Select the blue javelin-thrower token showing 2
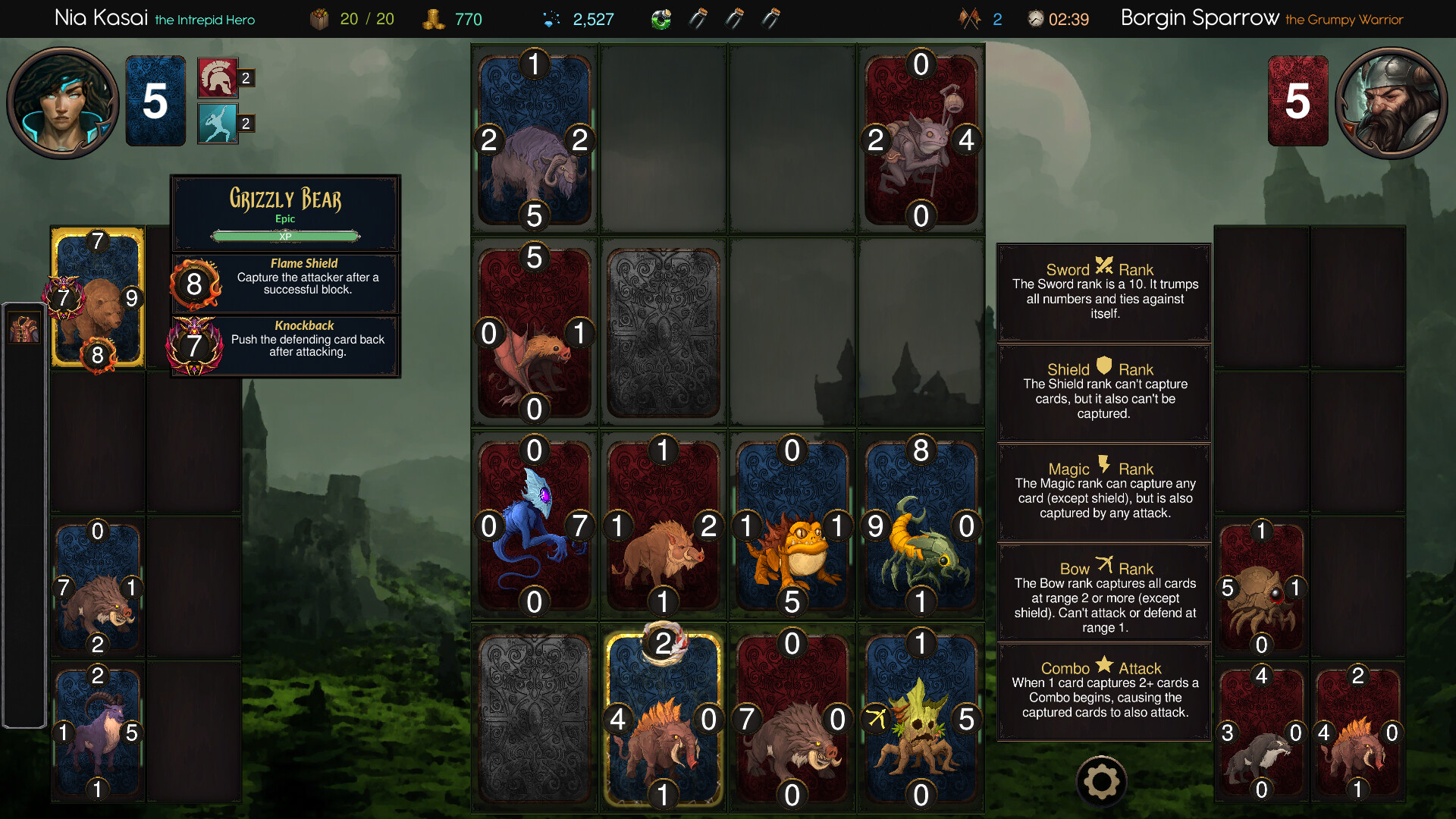This screenshot has width=1456, height=819. (215, 124)
